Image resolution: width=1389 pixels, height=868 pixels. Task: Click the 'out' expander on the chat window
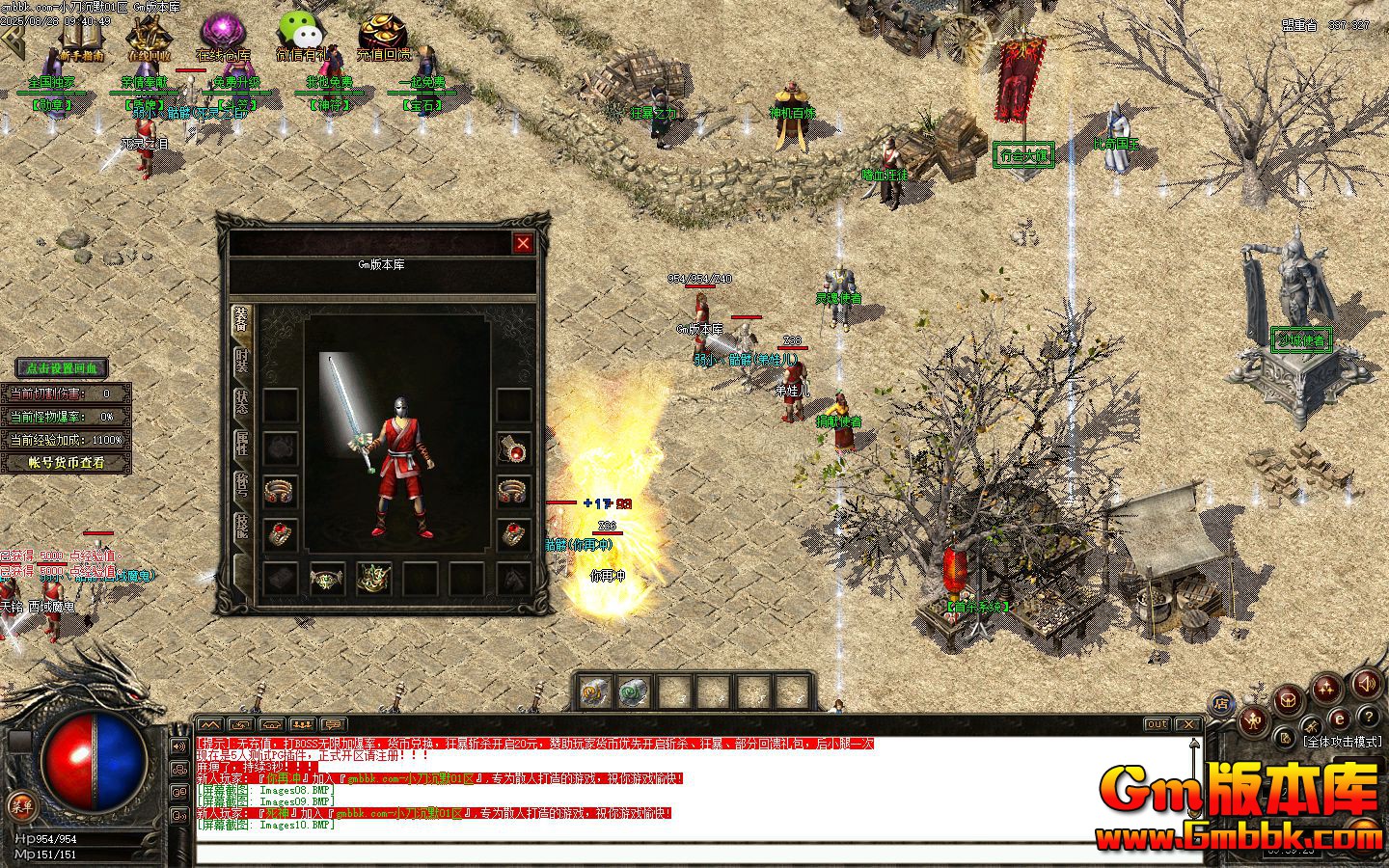pyautogui.click(x=1157, y=724)
